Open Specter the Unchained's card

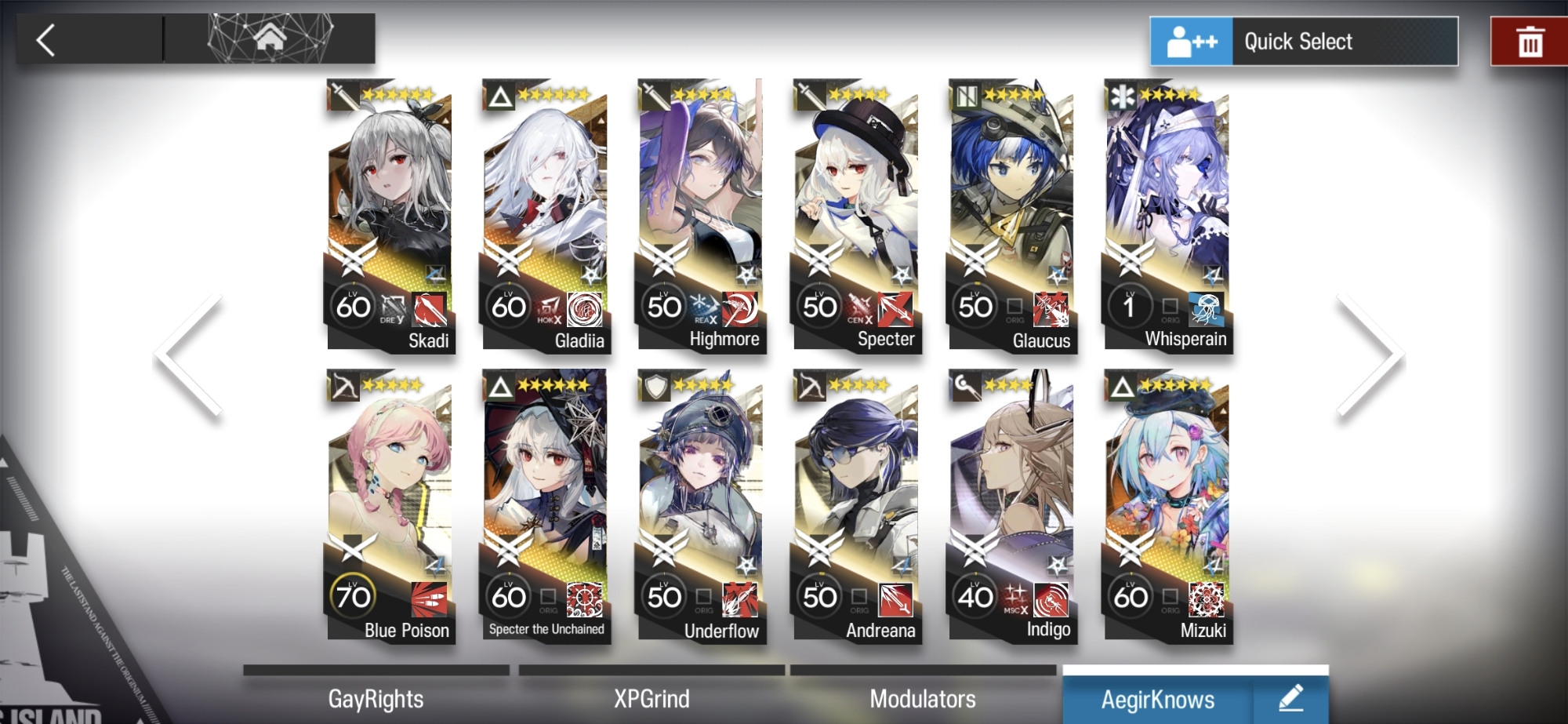(545, 506)
